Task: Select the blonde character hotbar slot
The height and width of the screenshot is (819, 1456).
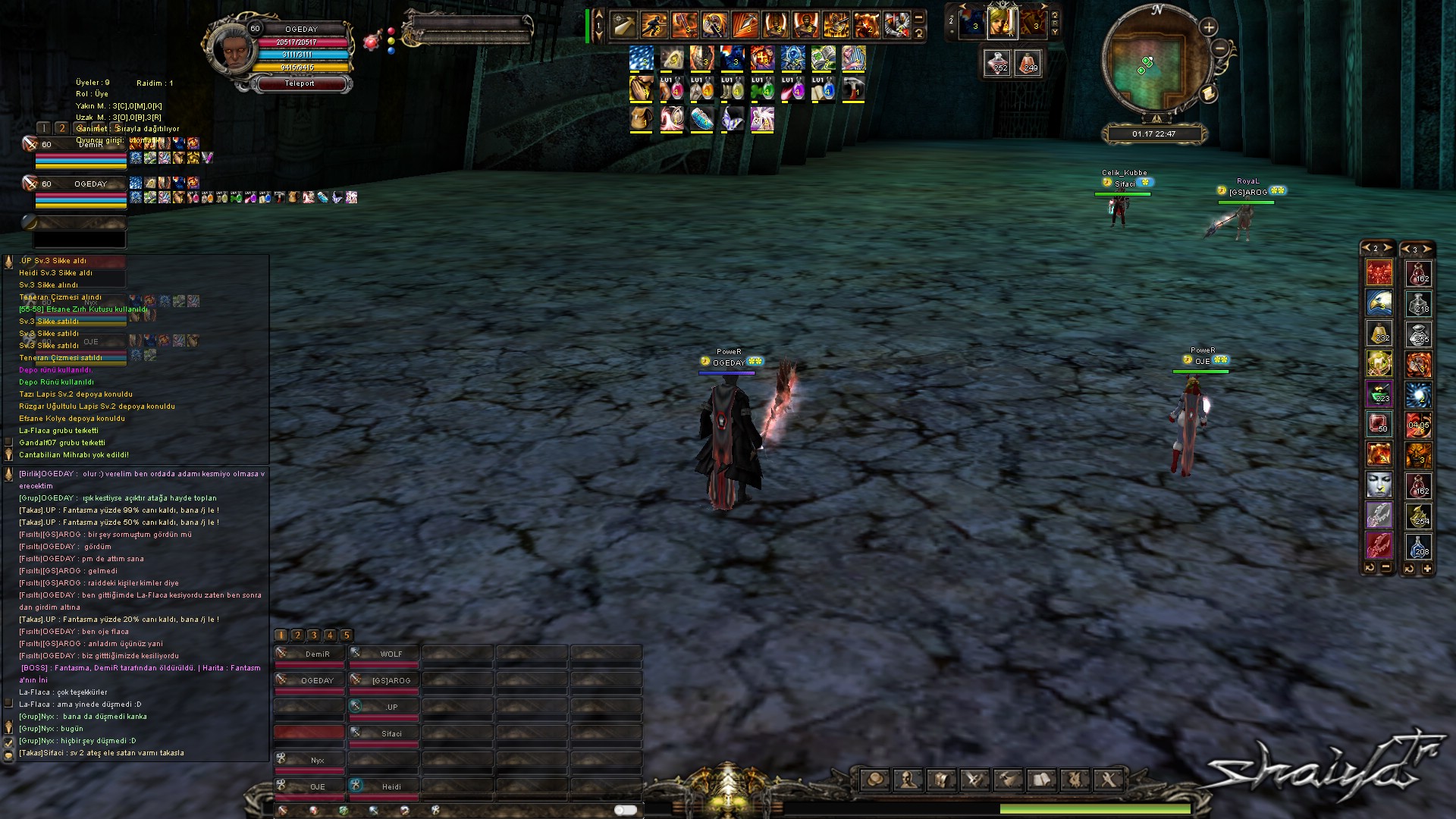Action: 1002,24
